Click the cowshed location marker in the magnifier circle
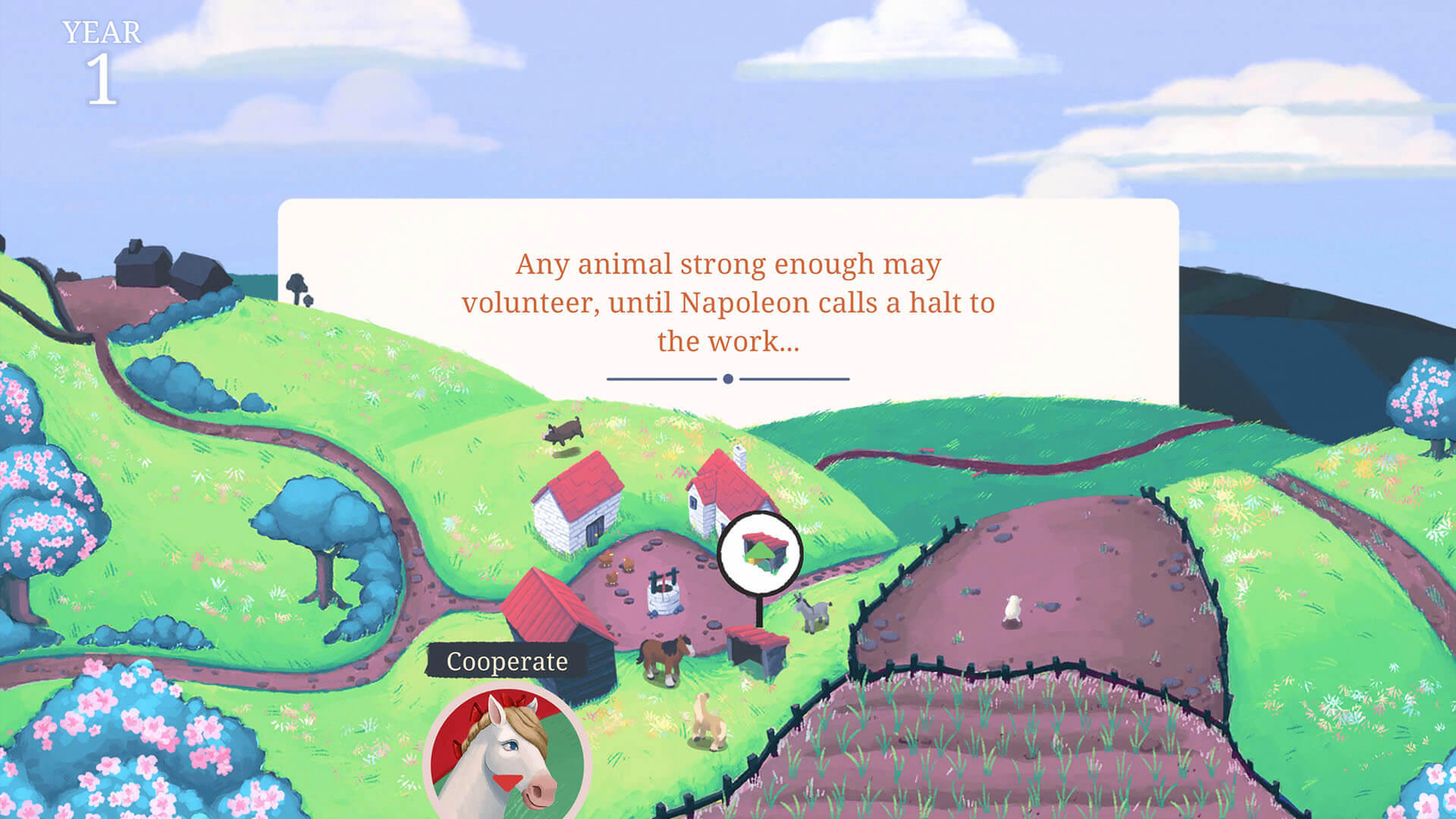Image resolution: width=1456 pixels, height=819 pixels. tap(762, 554)
